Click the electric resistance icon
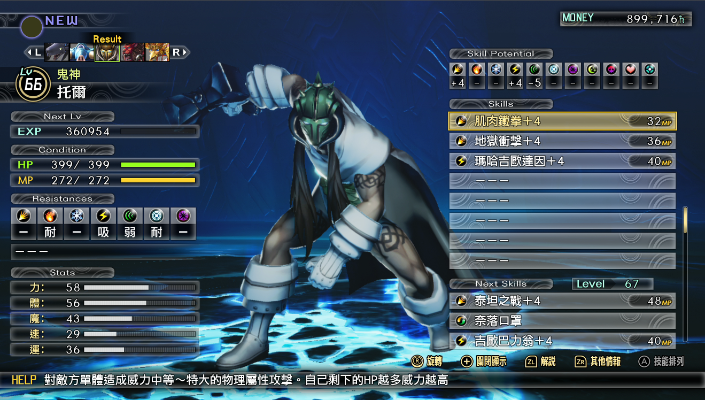The image size is (705, 400). 102,215
